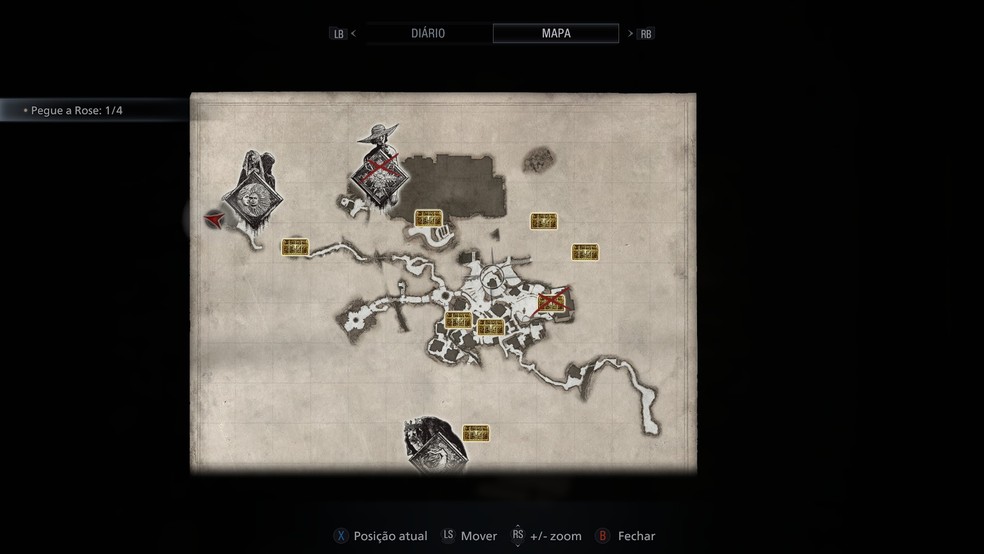The image size is (984, 554).
Task: Switch to the Diário tab
Action: click(427, 33)
